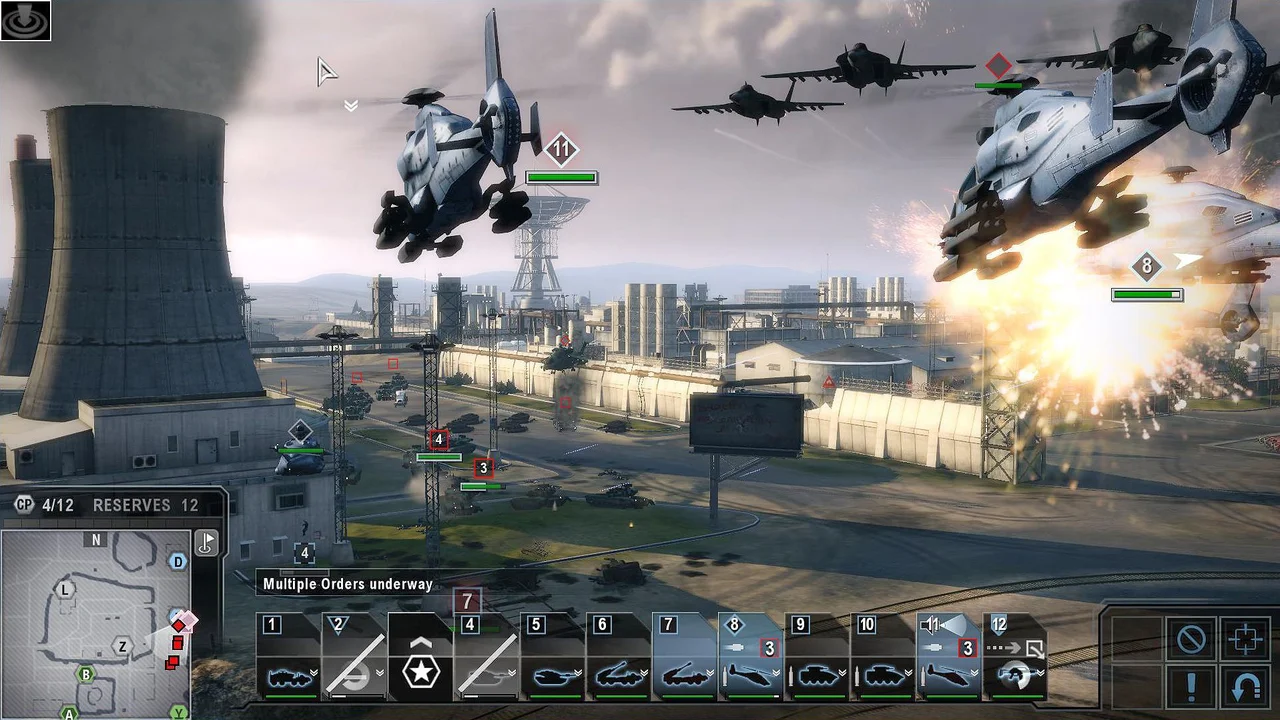
Task: Switch to unit 4's card tab
Action: pyautogui.click(x=469, y=625)
